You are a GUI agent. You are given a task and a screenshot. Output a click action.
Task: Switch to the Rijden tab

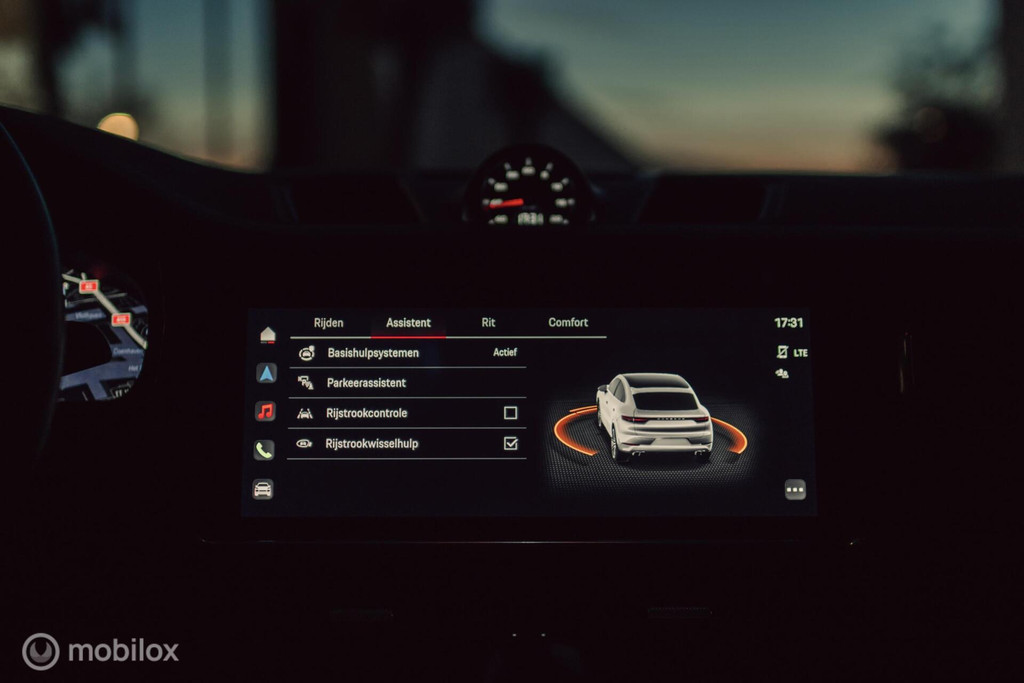(328, 323)
